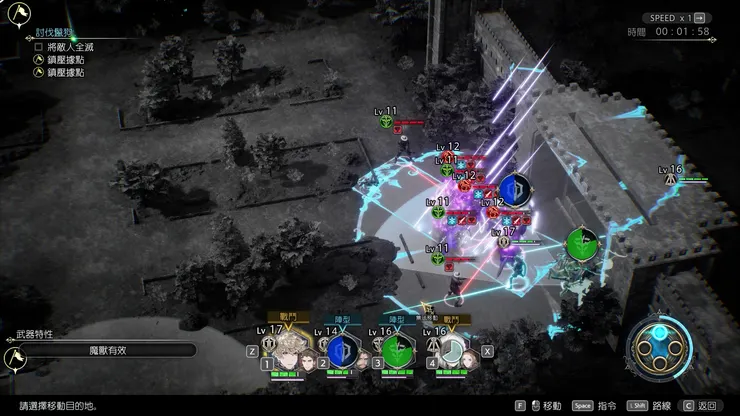Select the large blue shield unit marker
Viewport: 740px width, 416px height.
click(x=515, y=189)
